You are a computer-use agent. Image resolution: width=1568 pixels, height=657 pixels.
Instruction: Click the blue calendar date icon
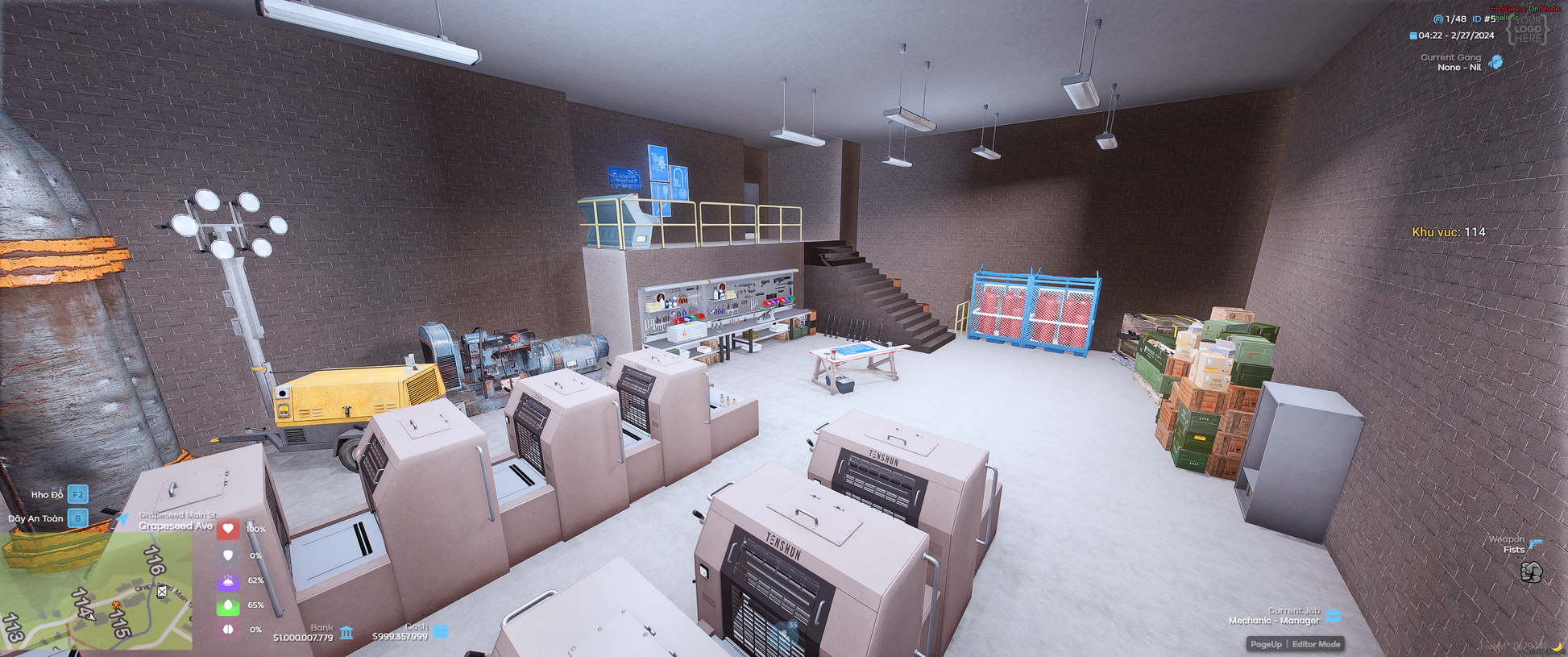[x=1413, y=35]
